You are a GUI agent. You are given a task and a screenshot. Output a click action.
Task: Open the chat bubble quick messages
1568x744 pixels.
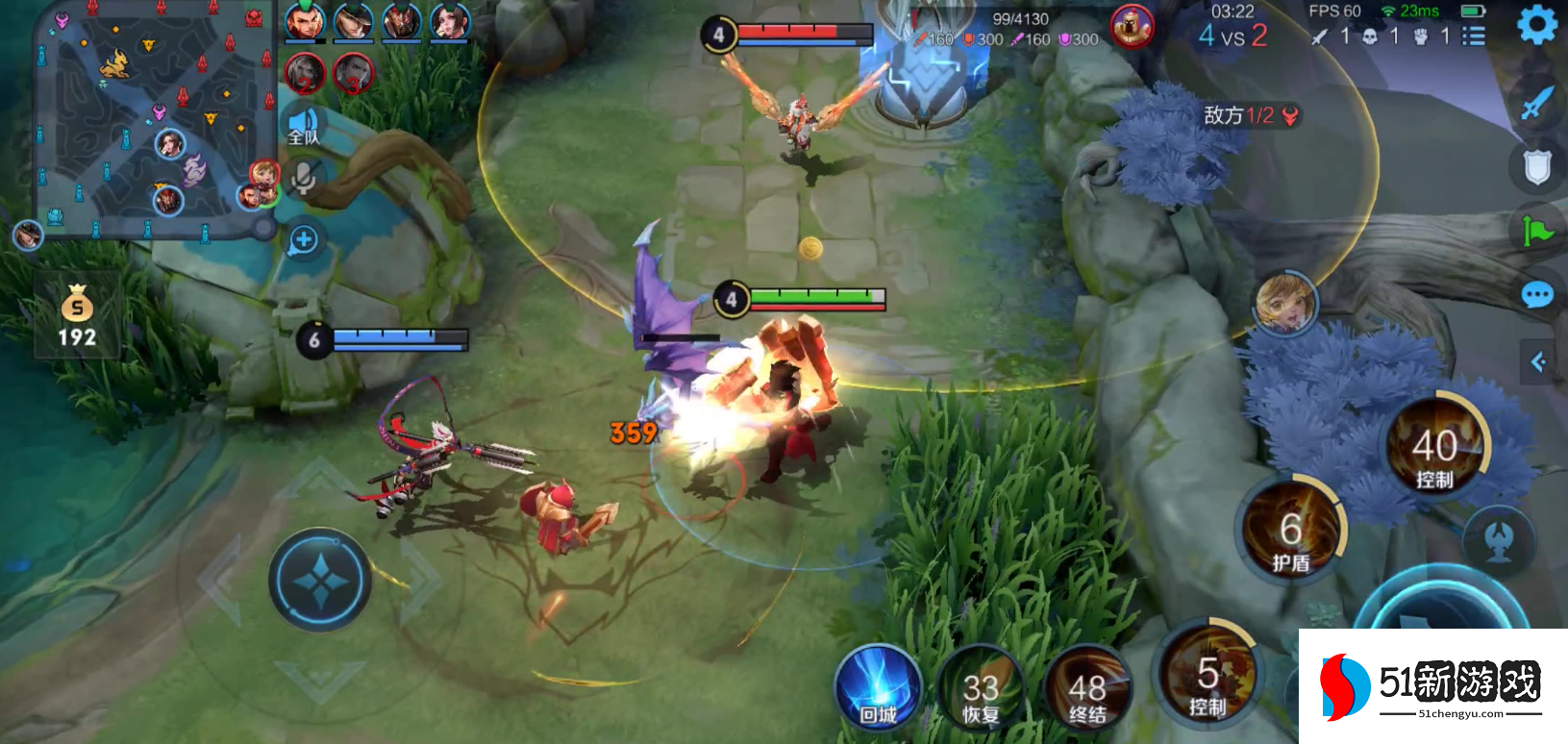click(x=1536, y=294)
